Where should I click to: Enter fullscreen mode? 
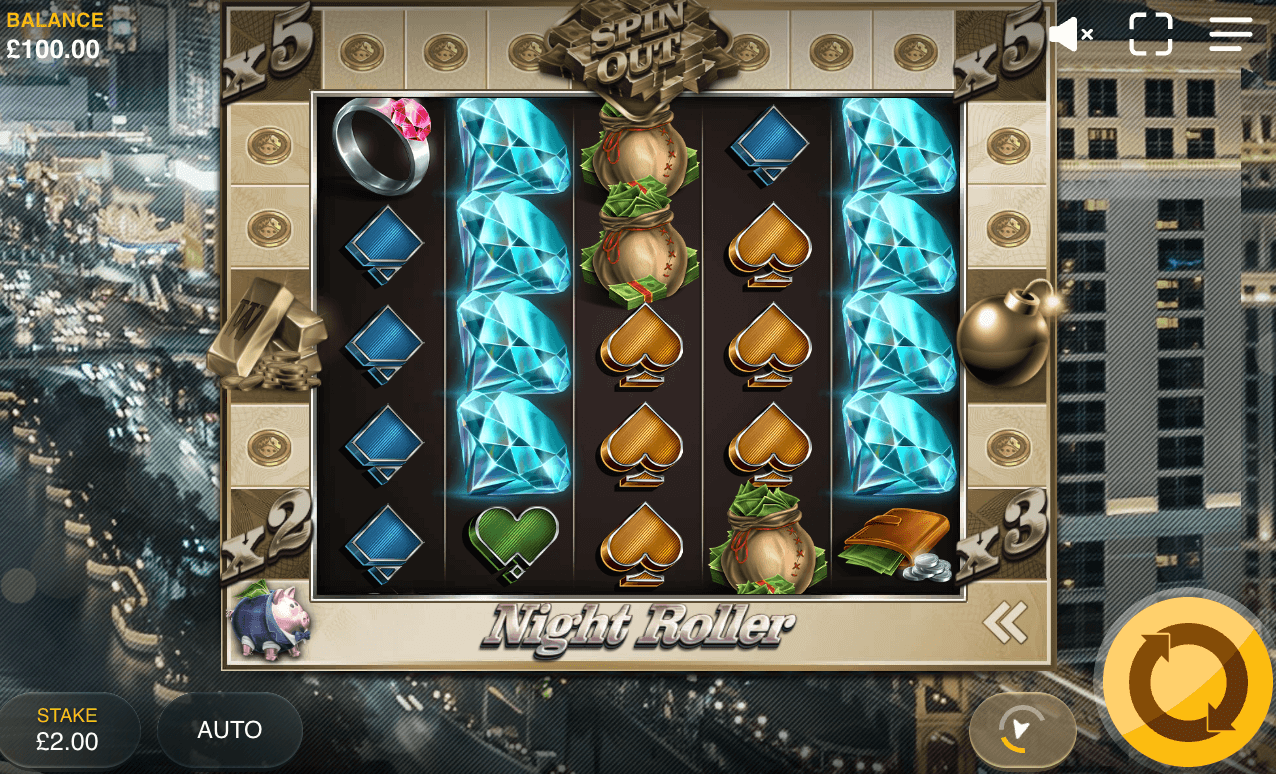(1150, 34)
